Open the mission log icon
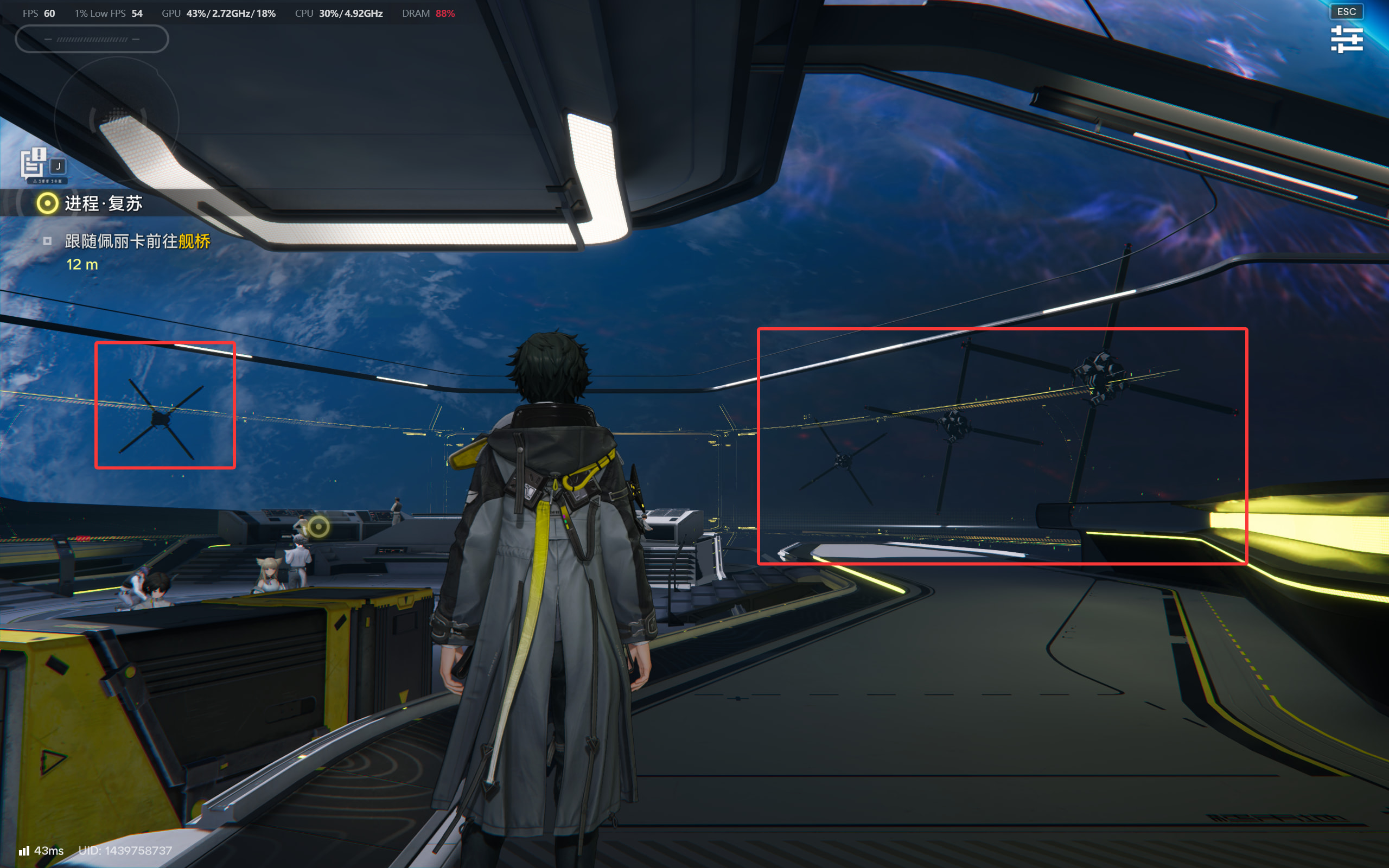Viewport: 1389px width, 868px height. click(x=33, y=162)
